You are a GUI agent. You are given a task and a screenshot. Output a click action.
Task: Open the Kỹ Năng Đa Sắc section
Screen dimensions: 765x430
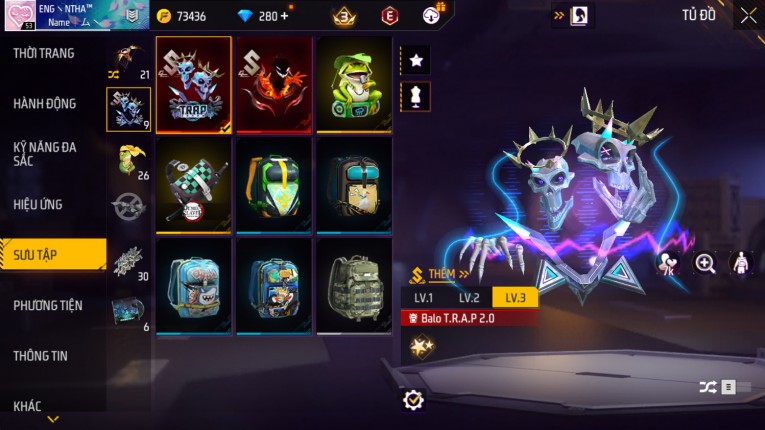pos(46,153)
